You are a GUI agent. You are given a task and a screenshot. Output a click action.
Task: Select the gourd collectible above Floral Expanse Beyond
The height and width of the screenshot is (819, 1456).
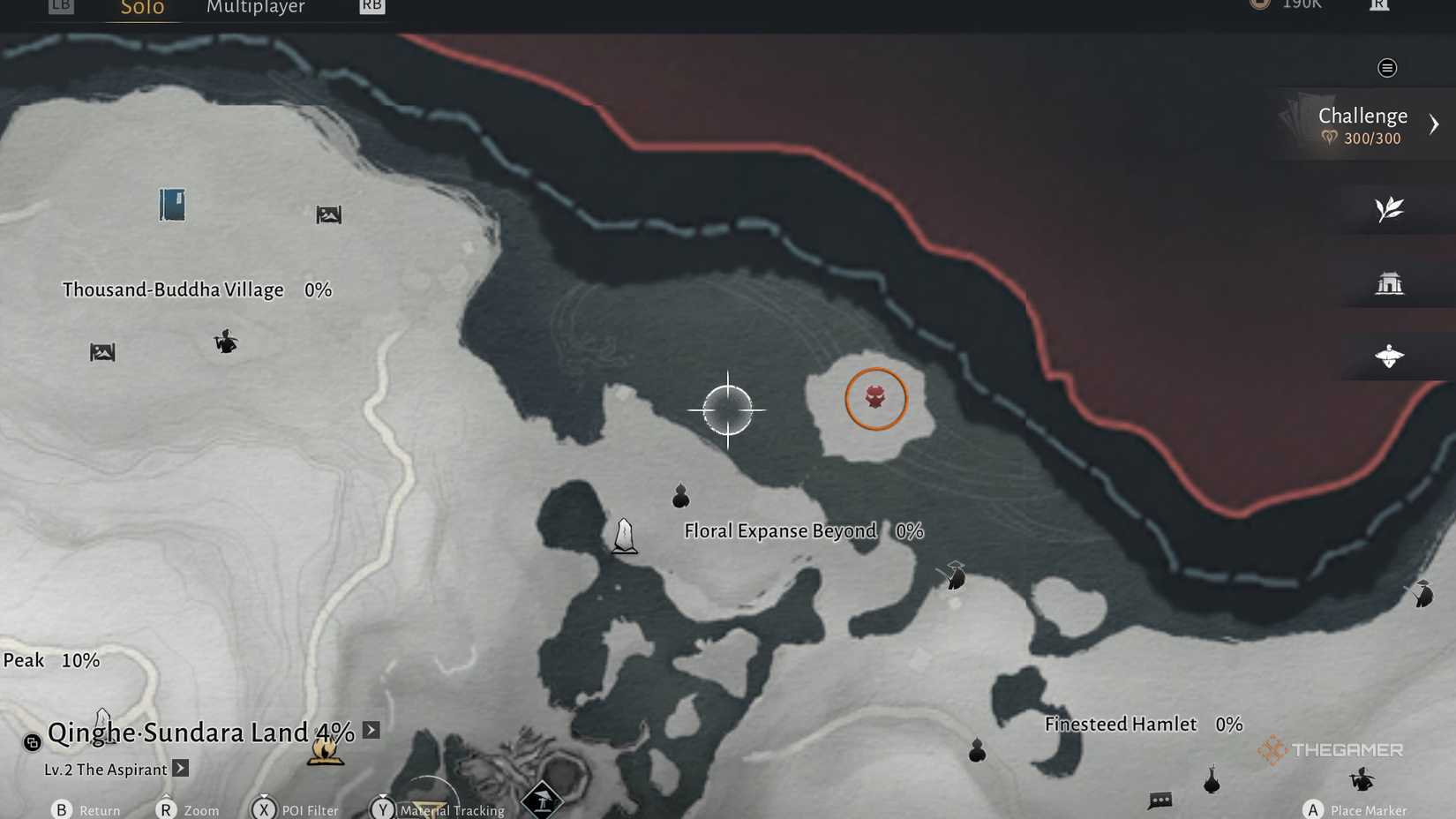point(679,495)
